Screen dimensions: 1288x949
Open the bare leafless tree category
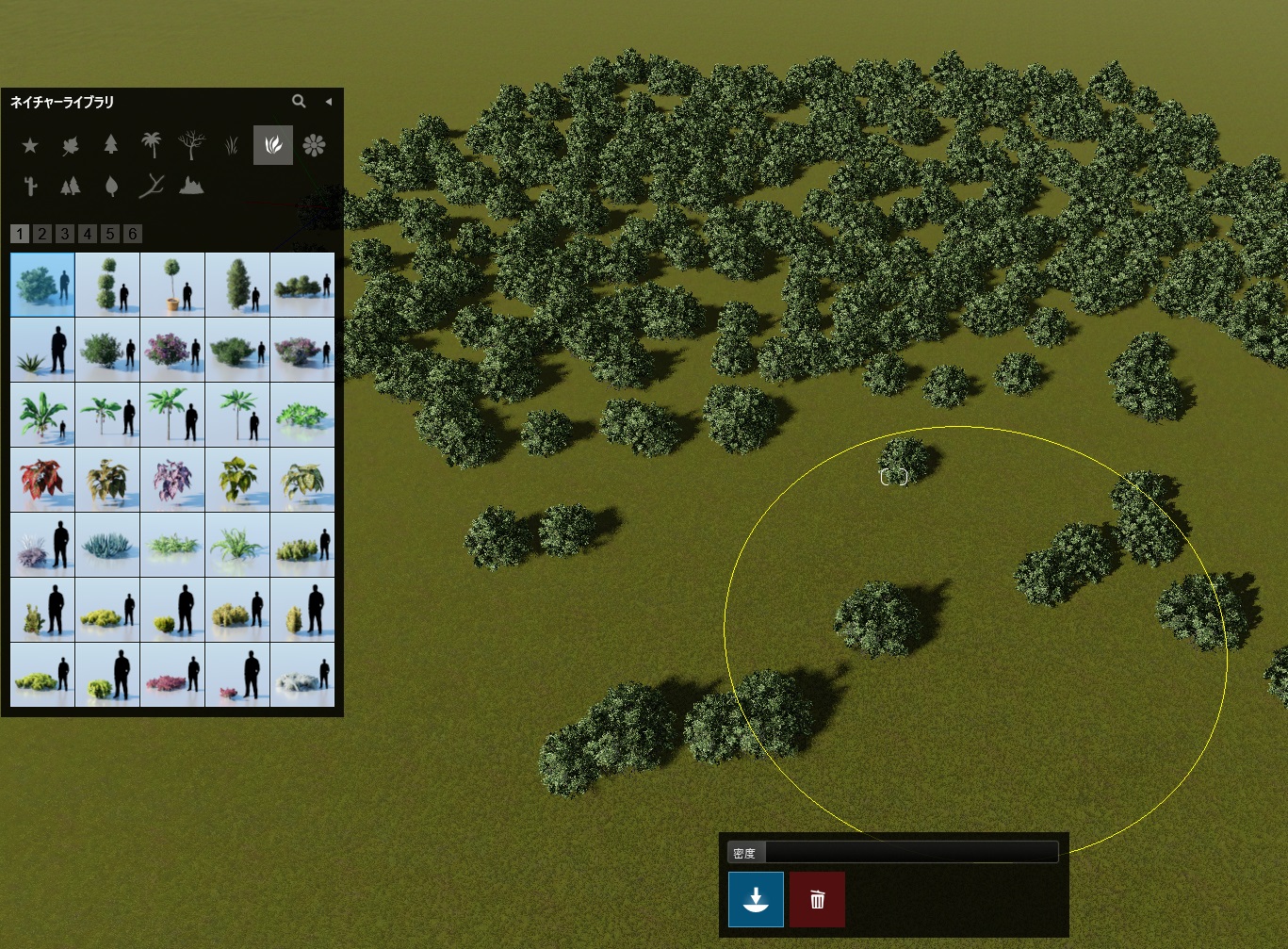tap(191, 144)
